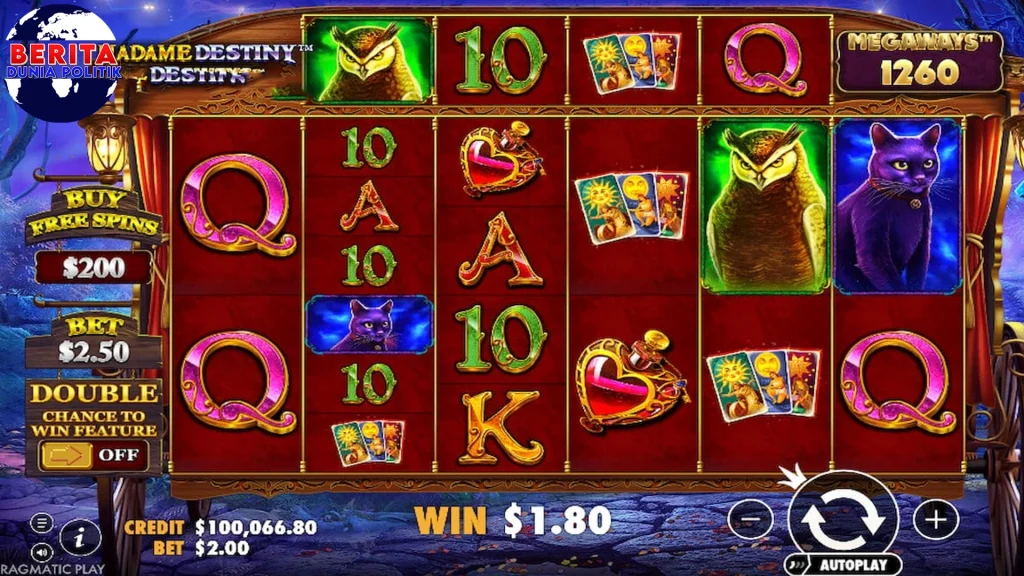This screenshot has width=1024, height=576.
Task: Mute the game sound via the speaker icon
Action: [x=41, y=551]
